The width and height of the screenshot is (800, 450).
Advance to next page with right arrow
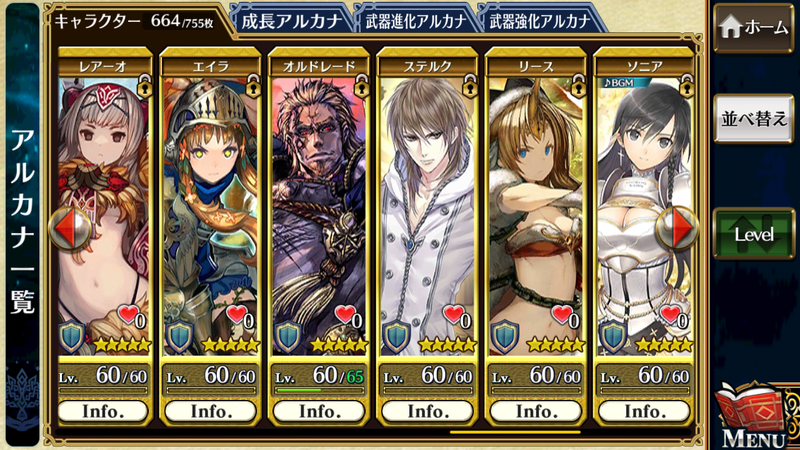point(675,230)
